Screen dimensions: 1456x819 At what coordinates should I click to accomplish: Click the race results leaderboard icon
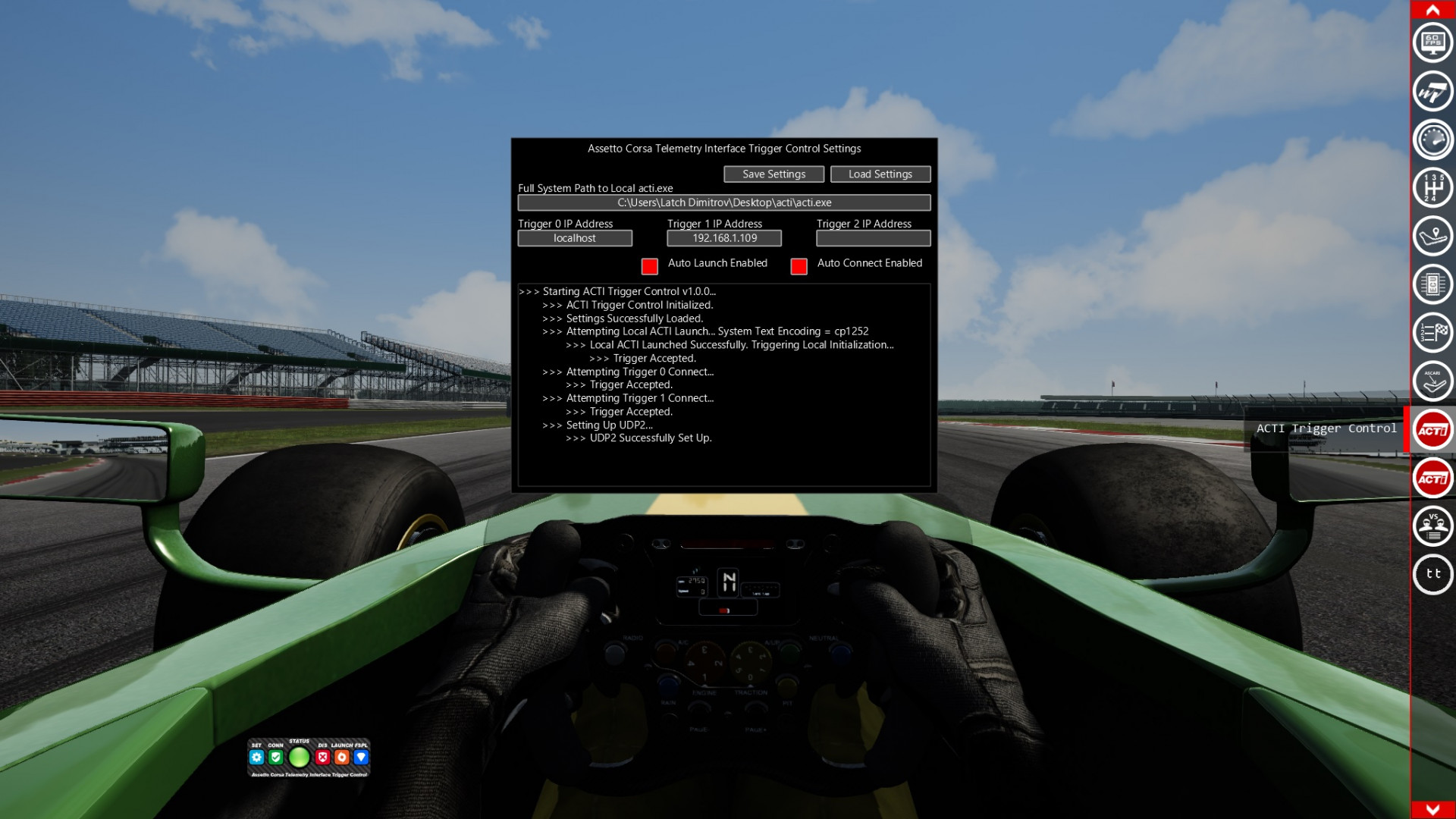coord(1433,332)
